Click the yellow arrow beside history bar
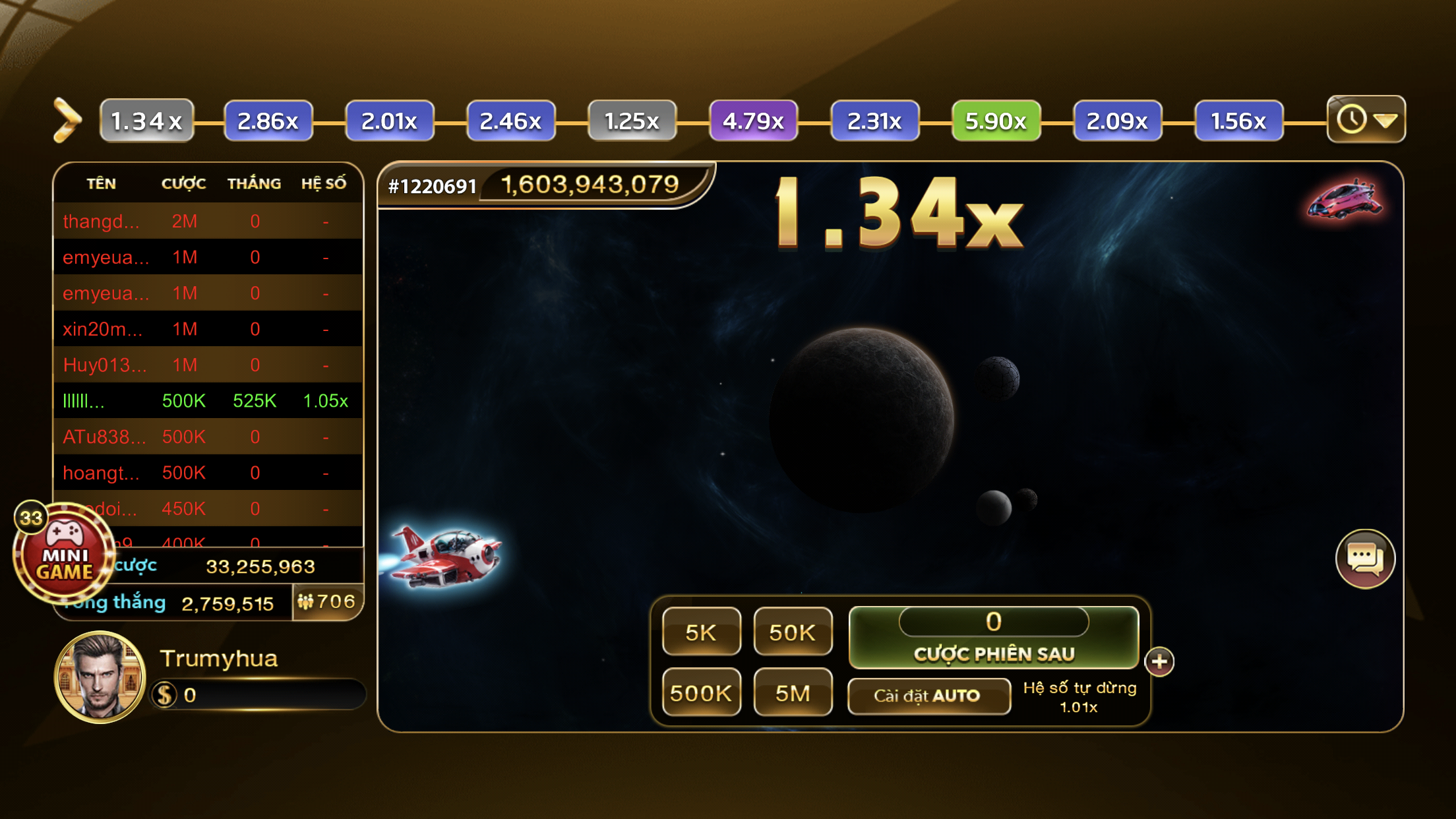Screen dimensions: 1456x819 point(67,120)
